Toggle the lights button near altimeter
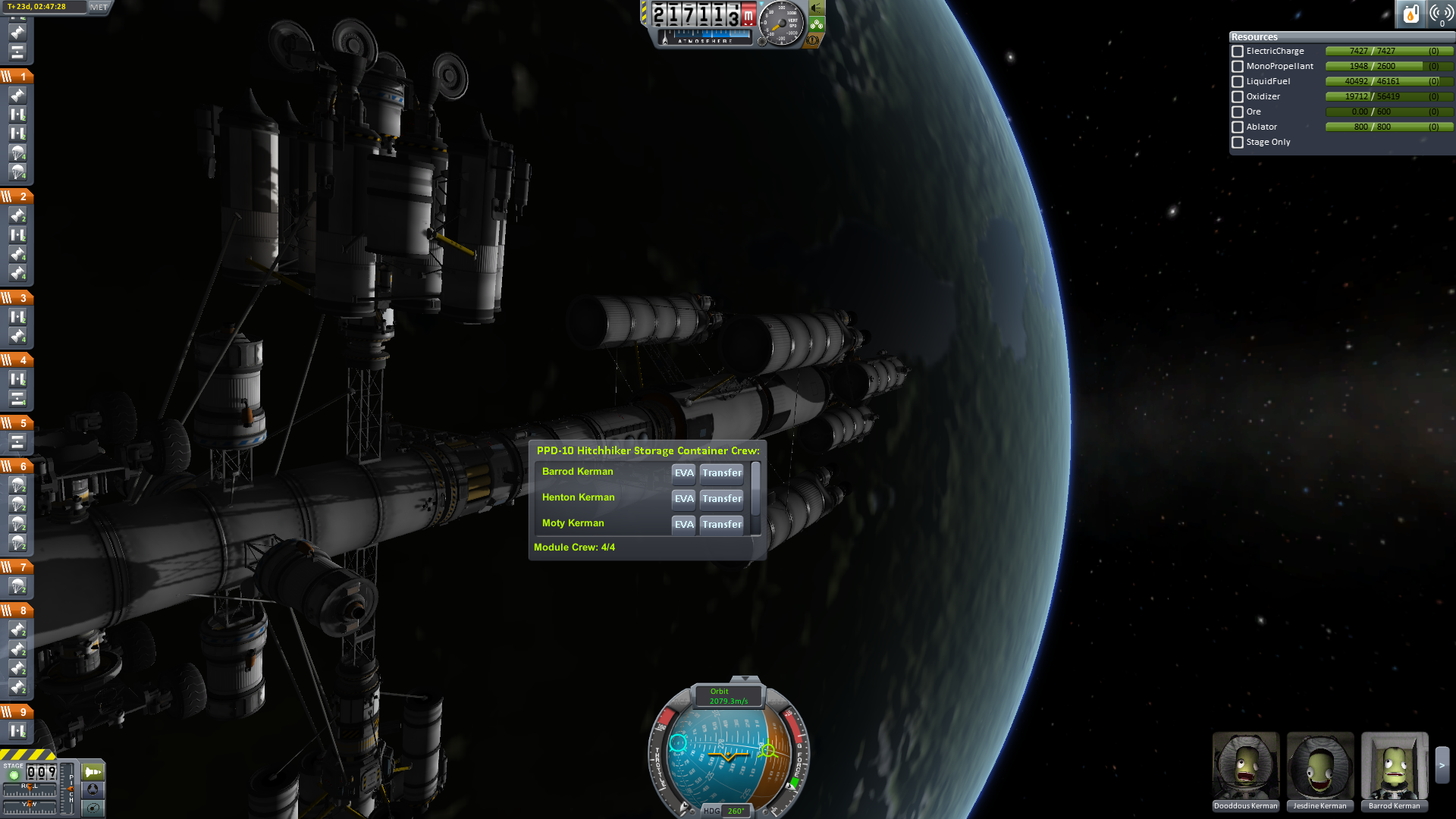 coord(817,8)
